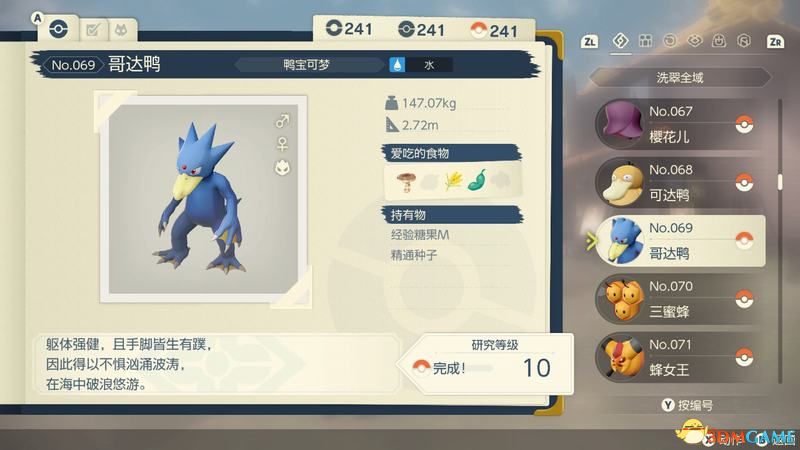Switch to the diamond-shaped area tab

pyautogui.click(x=619, y=41)
